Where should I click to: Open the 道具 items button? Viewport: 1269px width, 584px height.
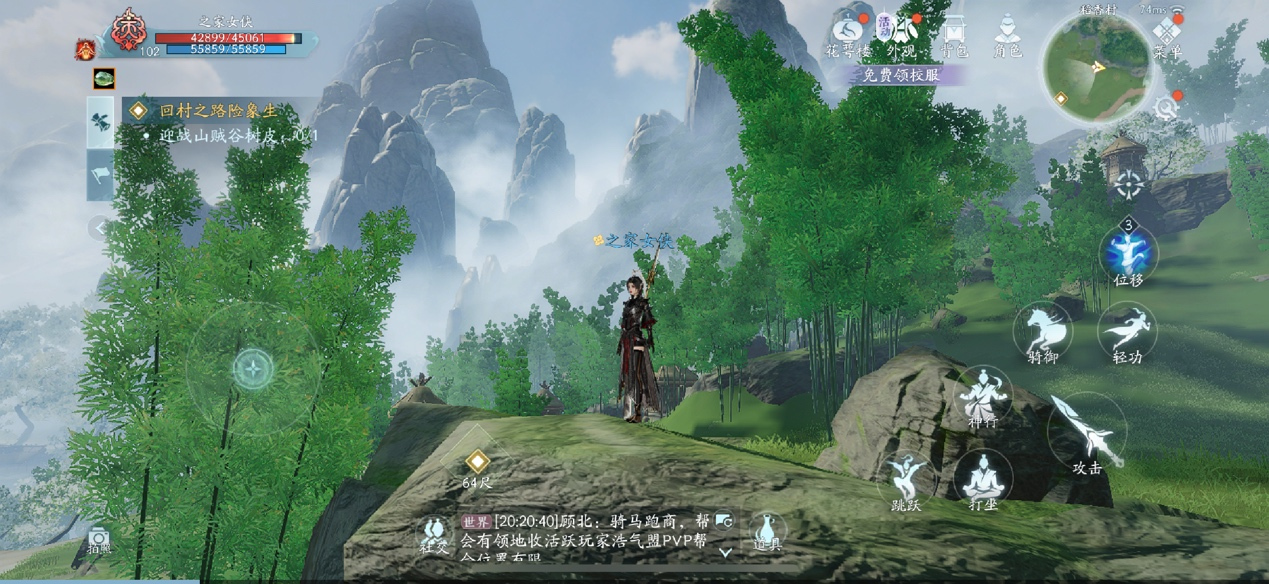[x=767, y=531]
